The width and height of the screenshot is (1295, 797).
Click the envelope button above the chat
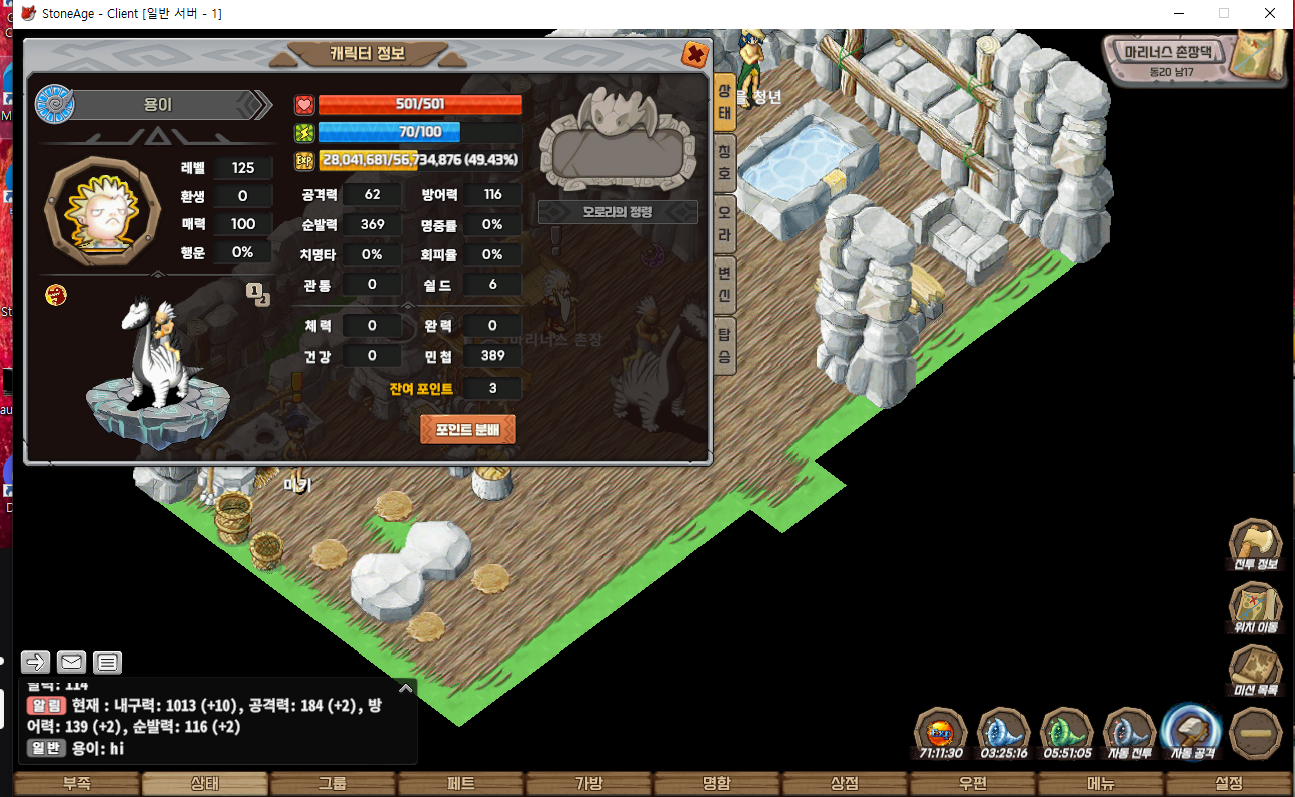click(x=71, y=662)
